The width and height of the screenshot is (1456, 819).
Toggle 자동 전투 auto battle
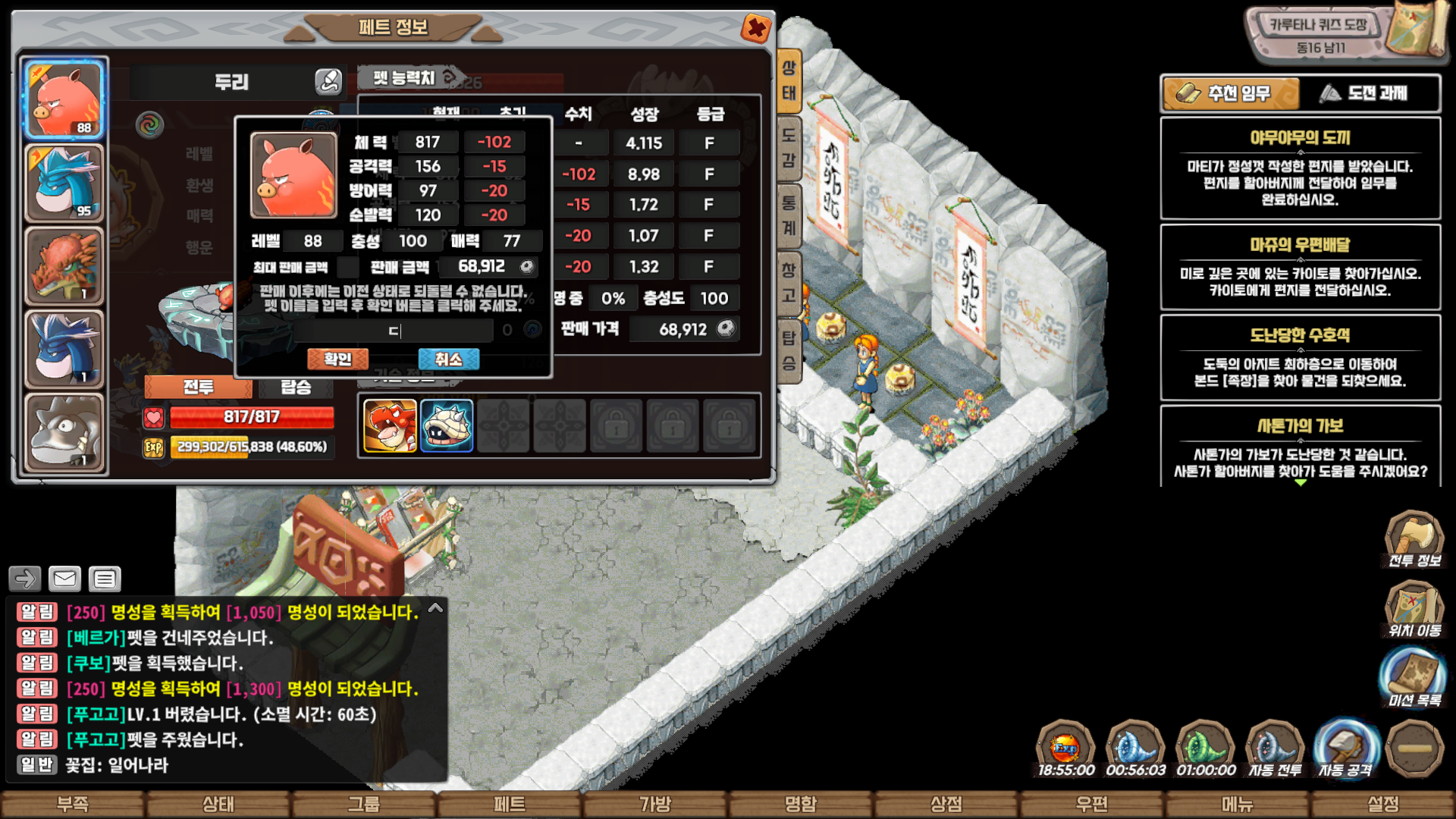tap(1275, 748)
